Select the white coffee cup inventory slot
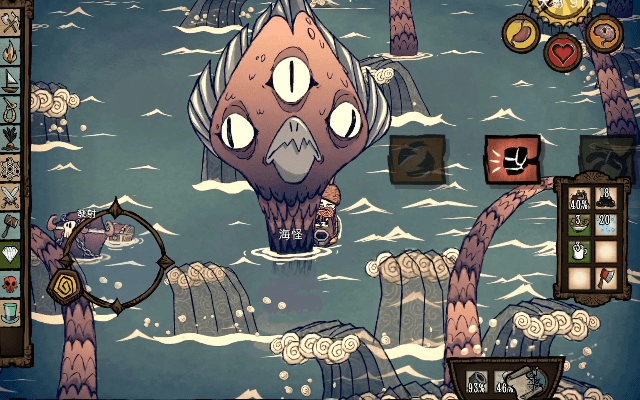The image size is (640, 400). pos(579,250)
